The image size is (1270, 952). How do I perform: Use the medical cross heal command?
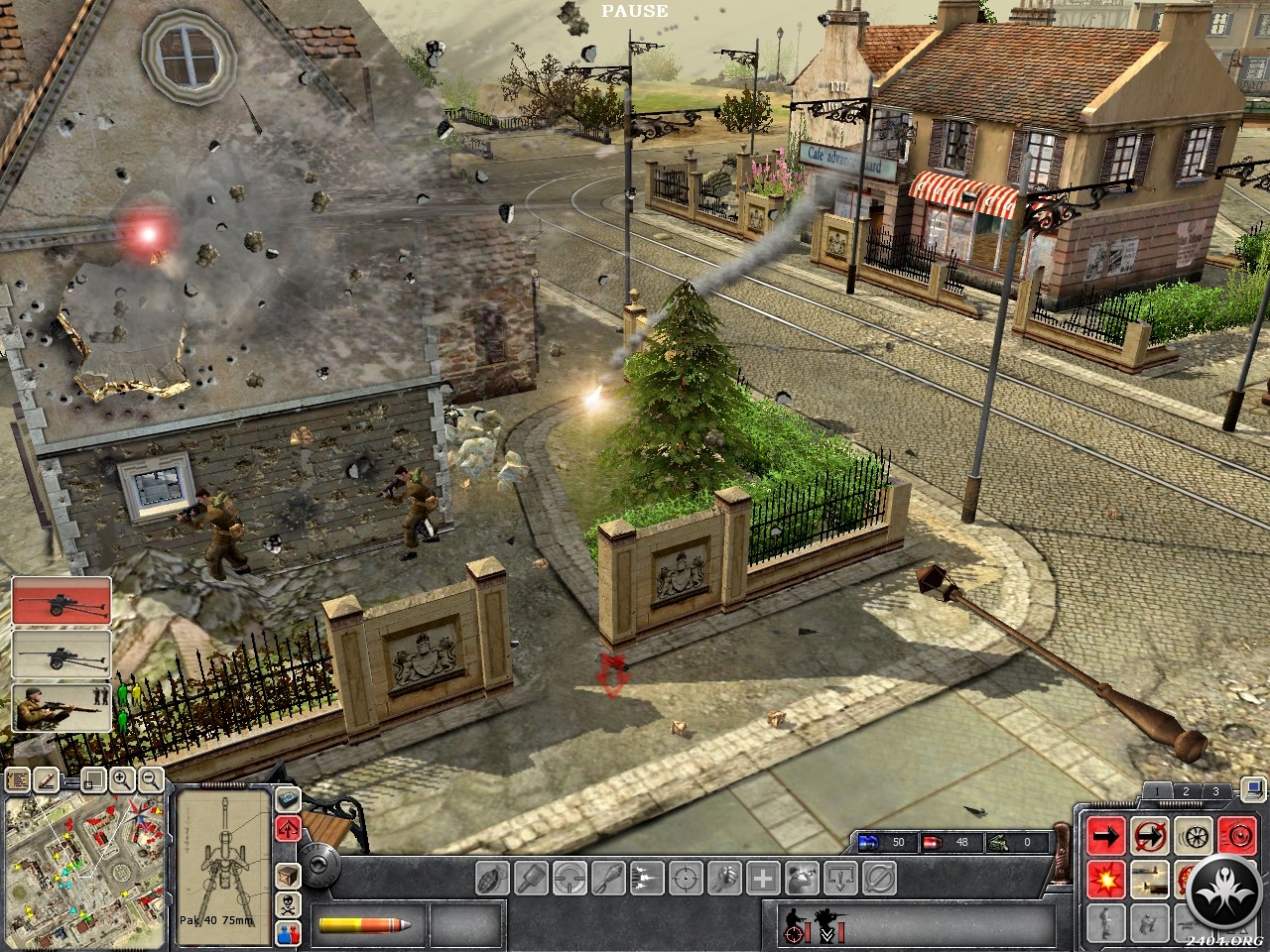(762, 878)
